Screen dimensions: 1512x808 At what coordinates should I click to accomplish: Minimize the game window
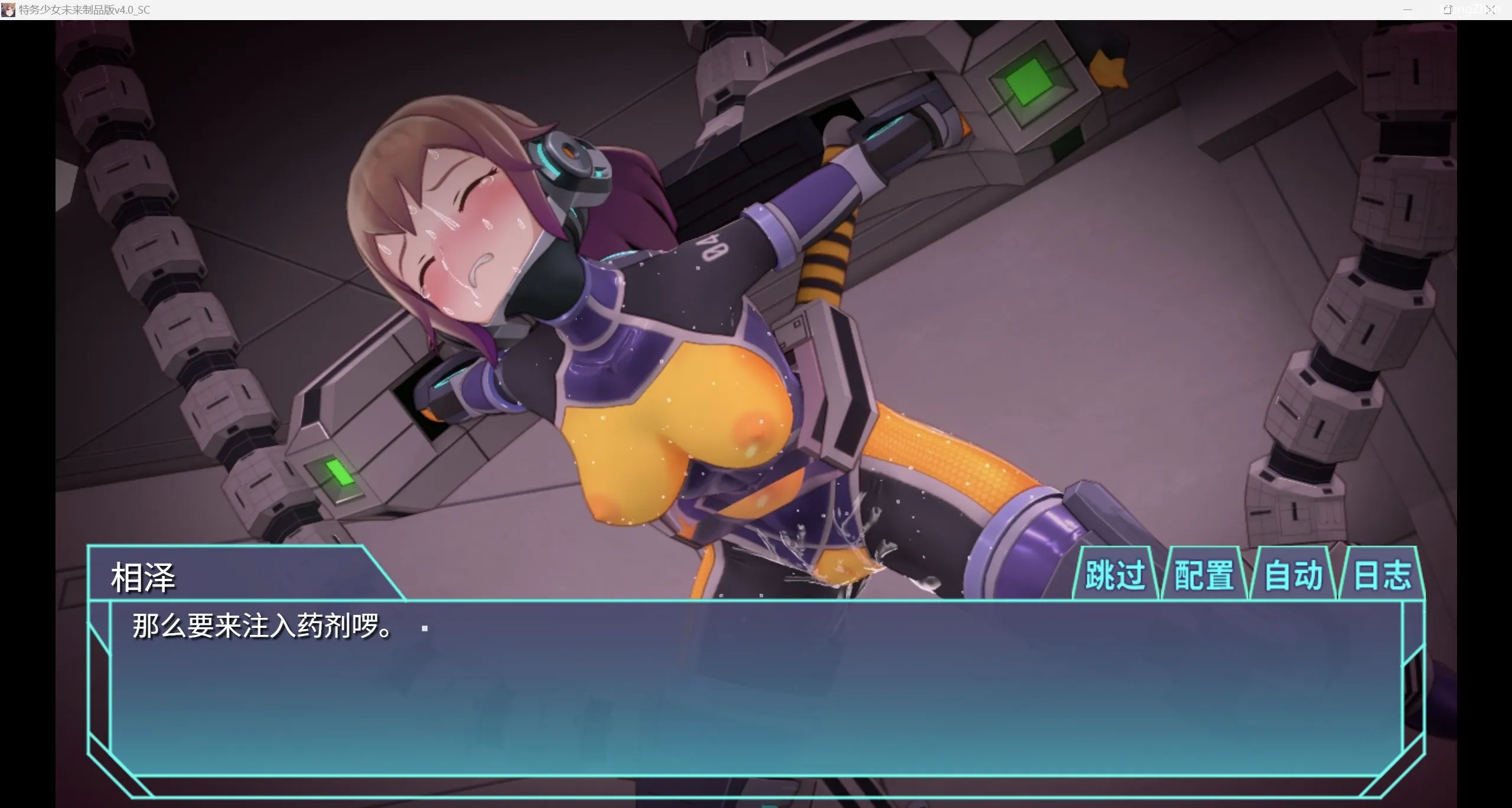[1407, 10]
